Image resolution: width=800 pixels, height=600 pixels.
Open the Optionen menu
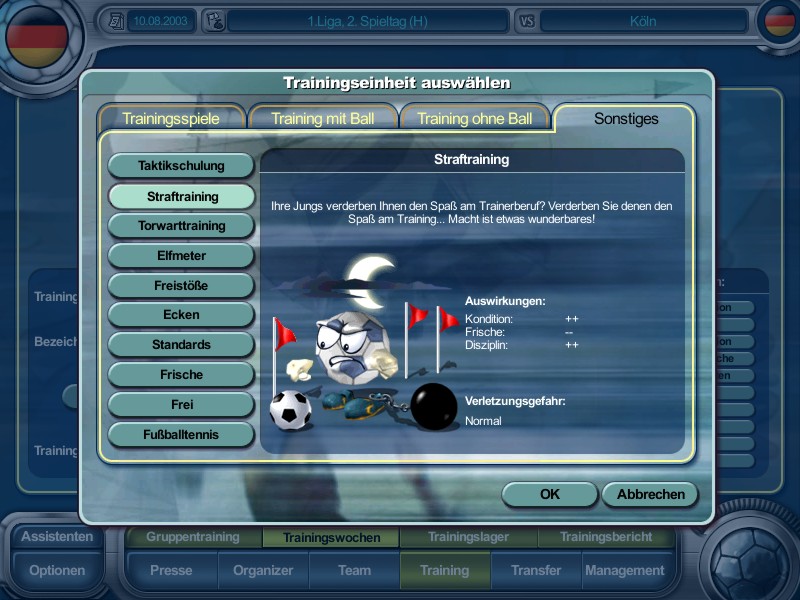57,571
